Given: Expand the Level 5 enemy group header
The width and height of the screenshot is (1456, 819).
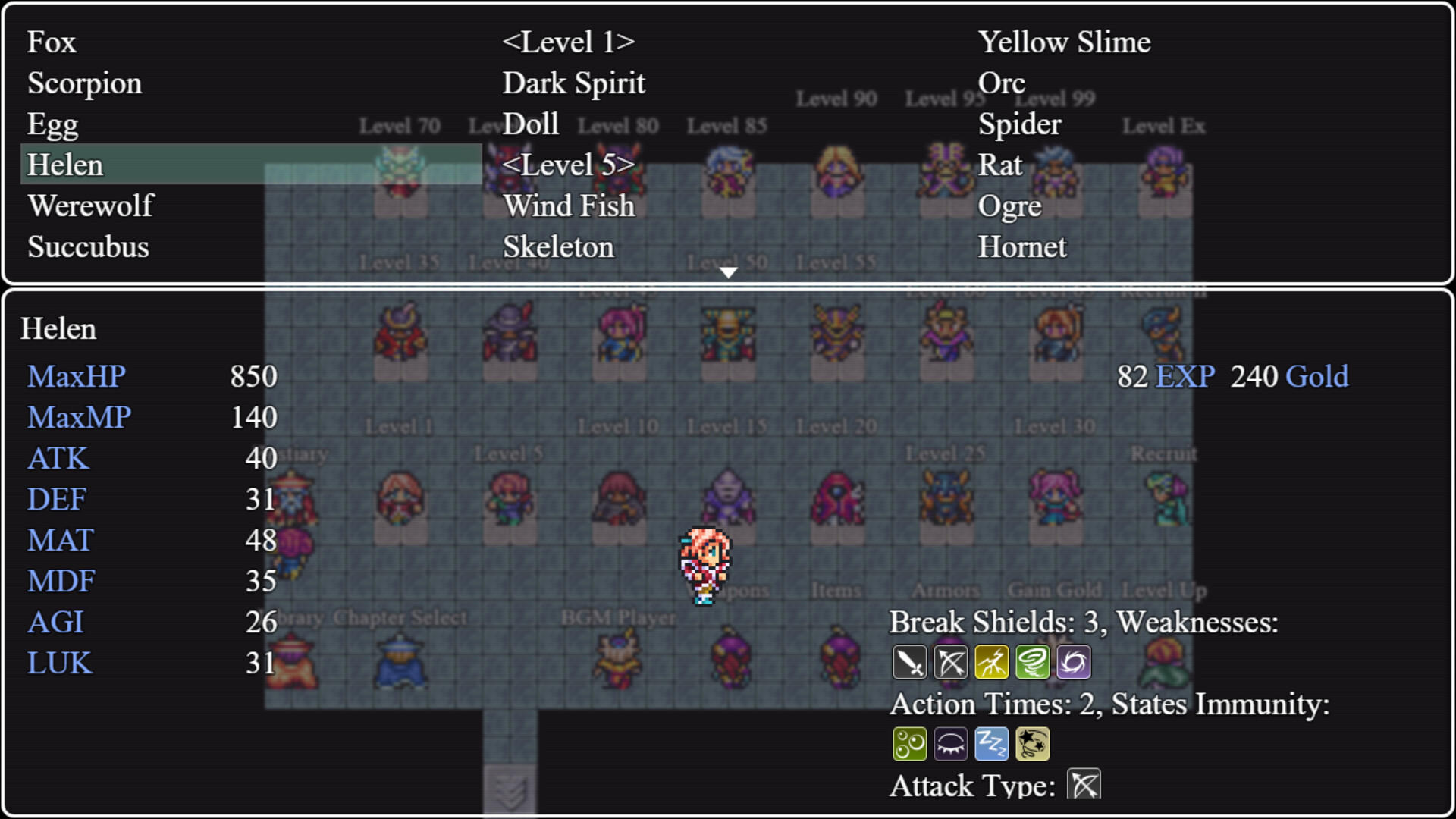Looking at the screenshot, I should [569, 165].
